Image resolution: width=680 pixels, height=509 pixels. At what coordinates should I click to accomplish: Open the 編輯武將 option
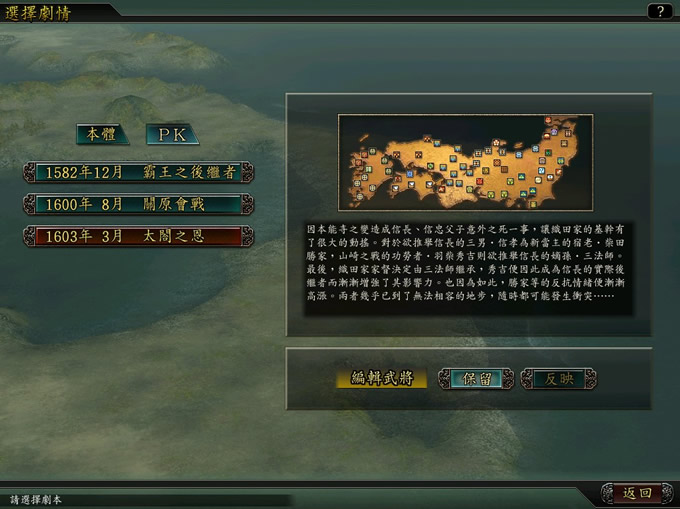381,379
